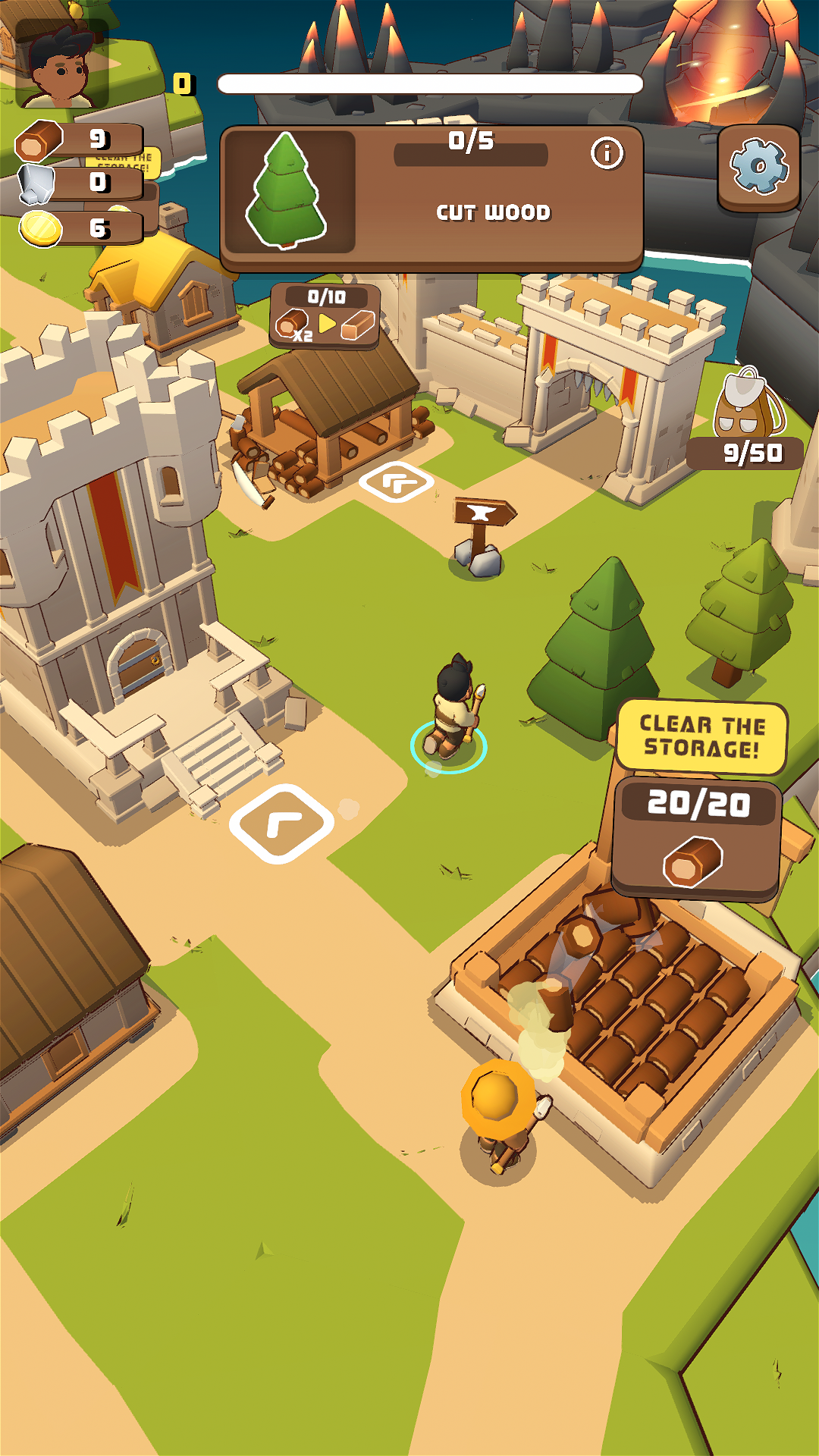Show quest info for Cut Wood
This screenshot has width=819, height=1456.
(x=607, y=153)
